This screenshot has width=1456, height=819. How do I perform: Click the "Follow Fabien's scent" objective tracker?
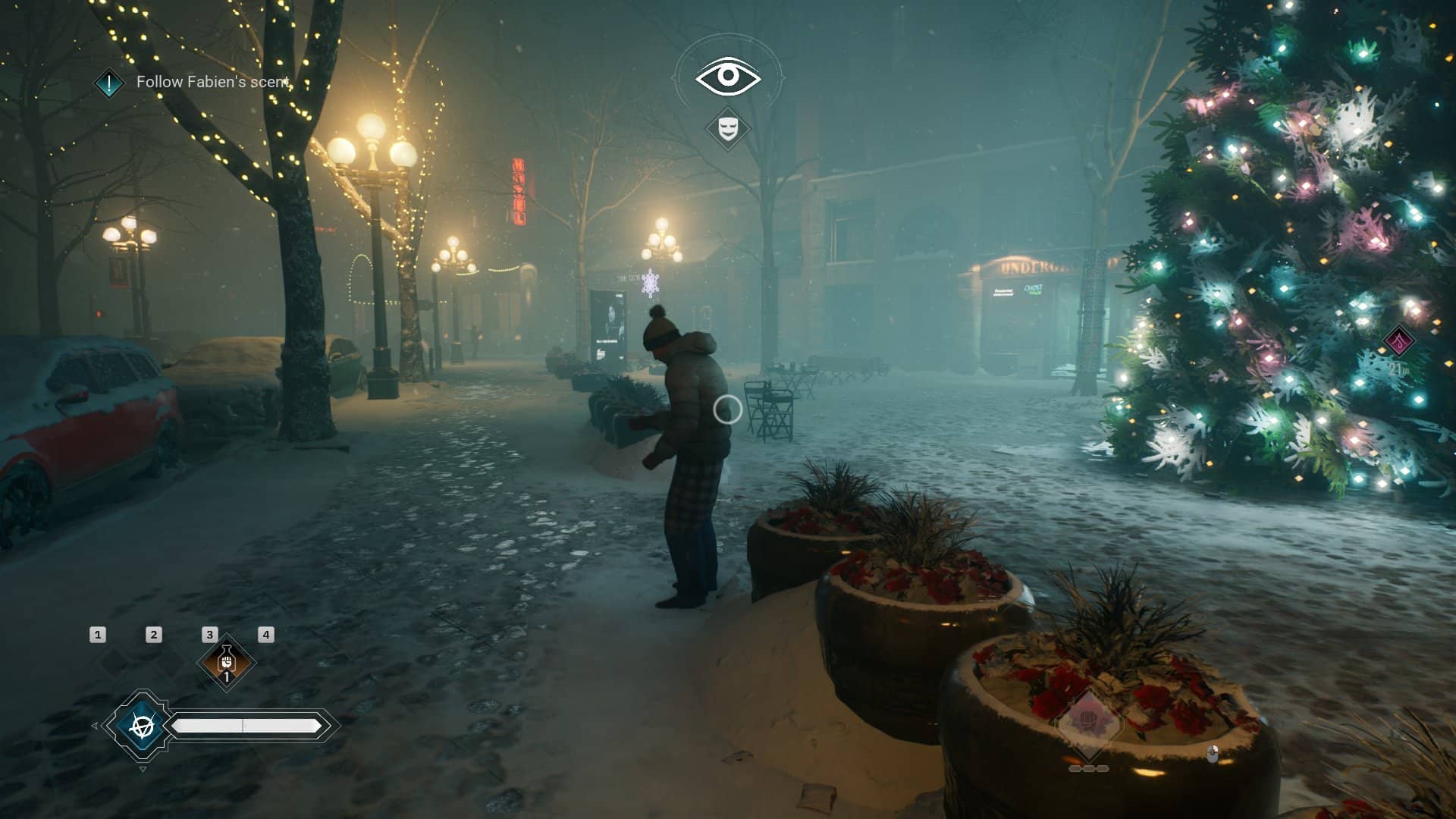[212, 82]
